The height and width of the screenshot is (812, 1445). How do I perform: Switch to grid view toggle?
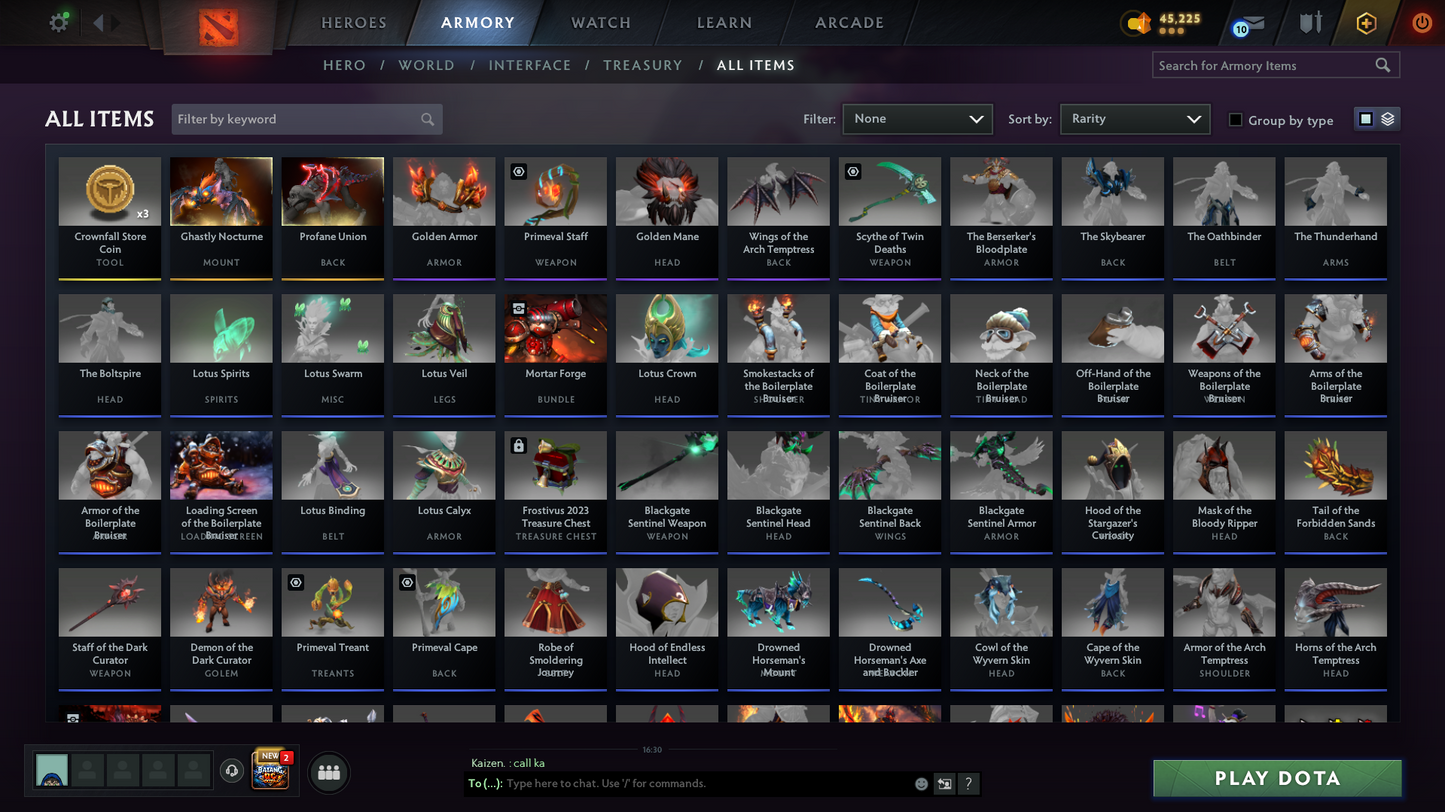click(1365, 118)
